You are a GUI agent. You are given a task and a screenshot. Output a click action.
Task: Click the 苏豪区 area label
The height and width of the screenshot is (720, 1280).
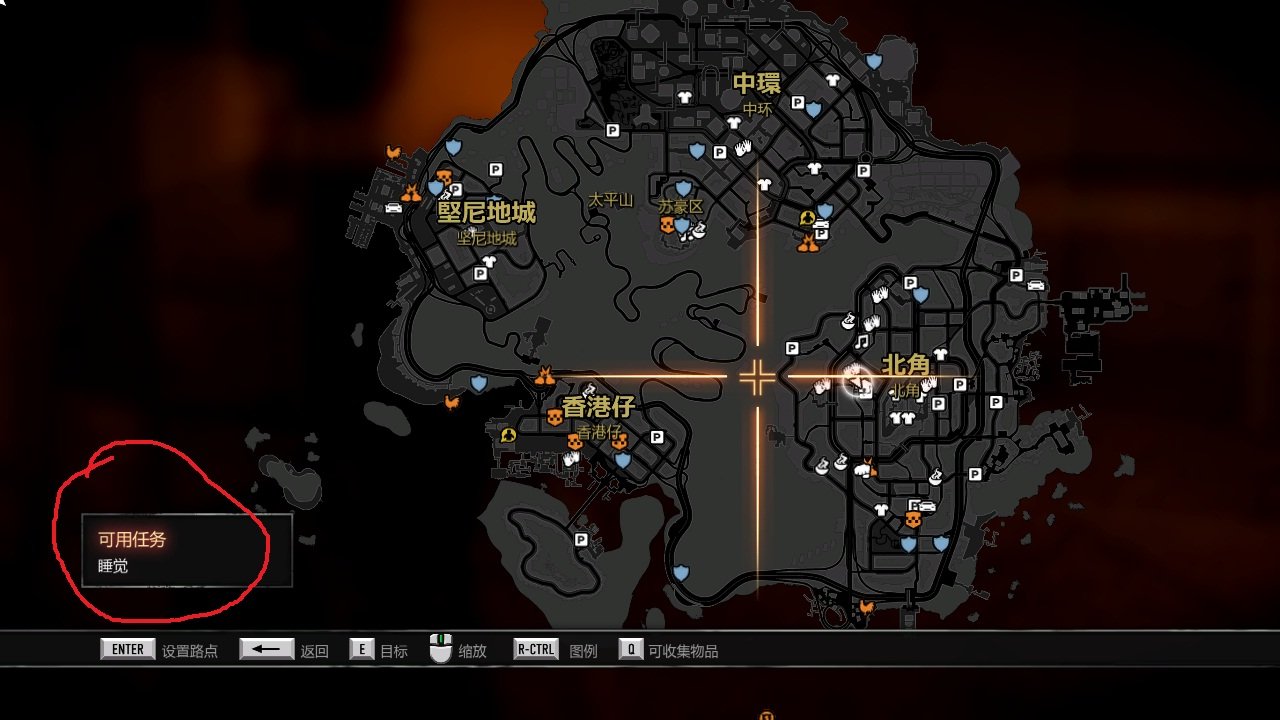(680, 206)
